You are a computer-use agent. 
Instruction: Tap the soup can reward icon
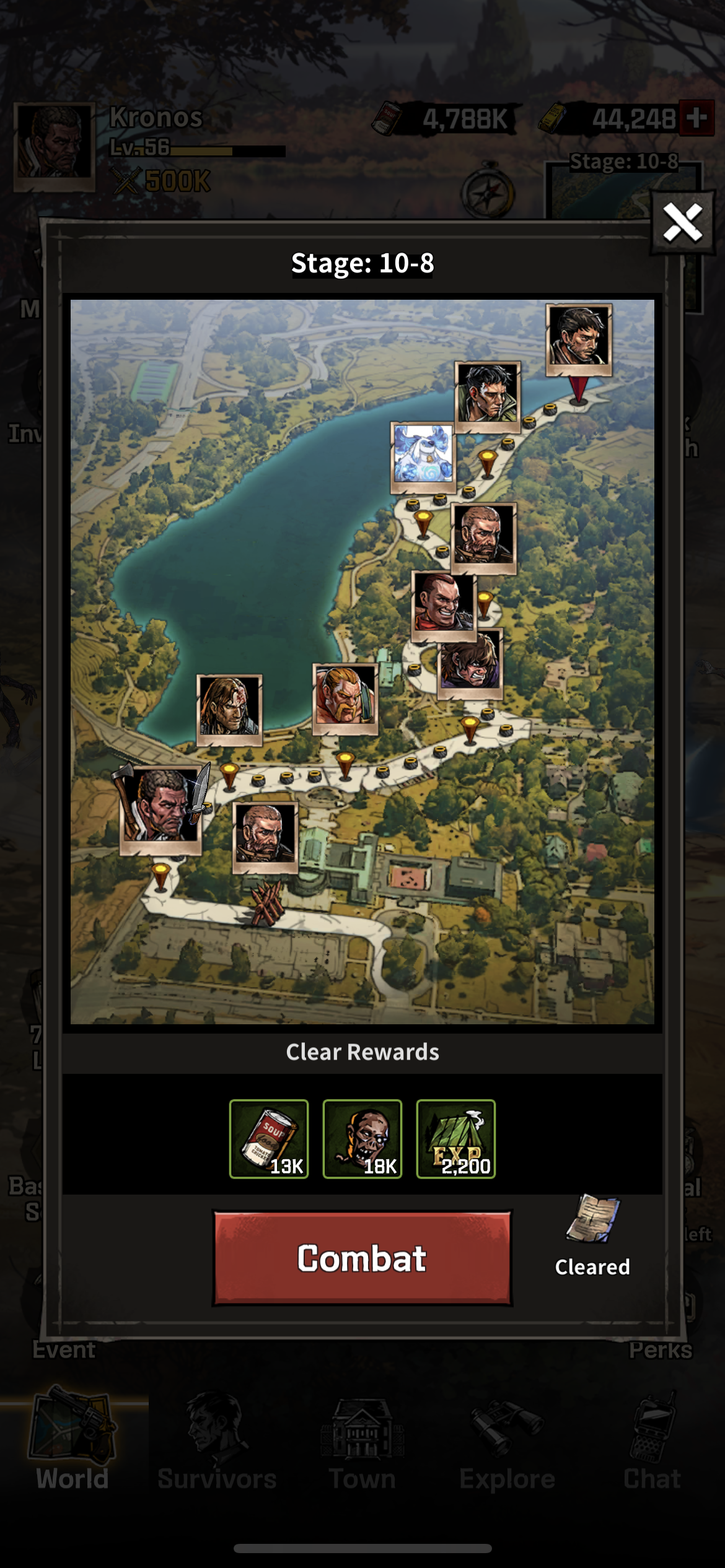pos(269,1138)
